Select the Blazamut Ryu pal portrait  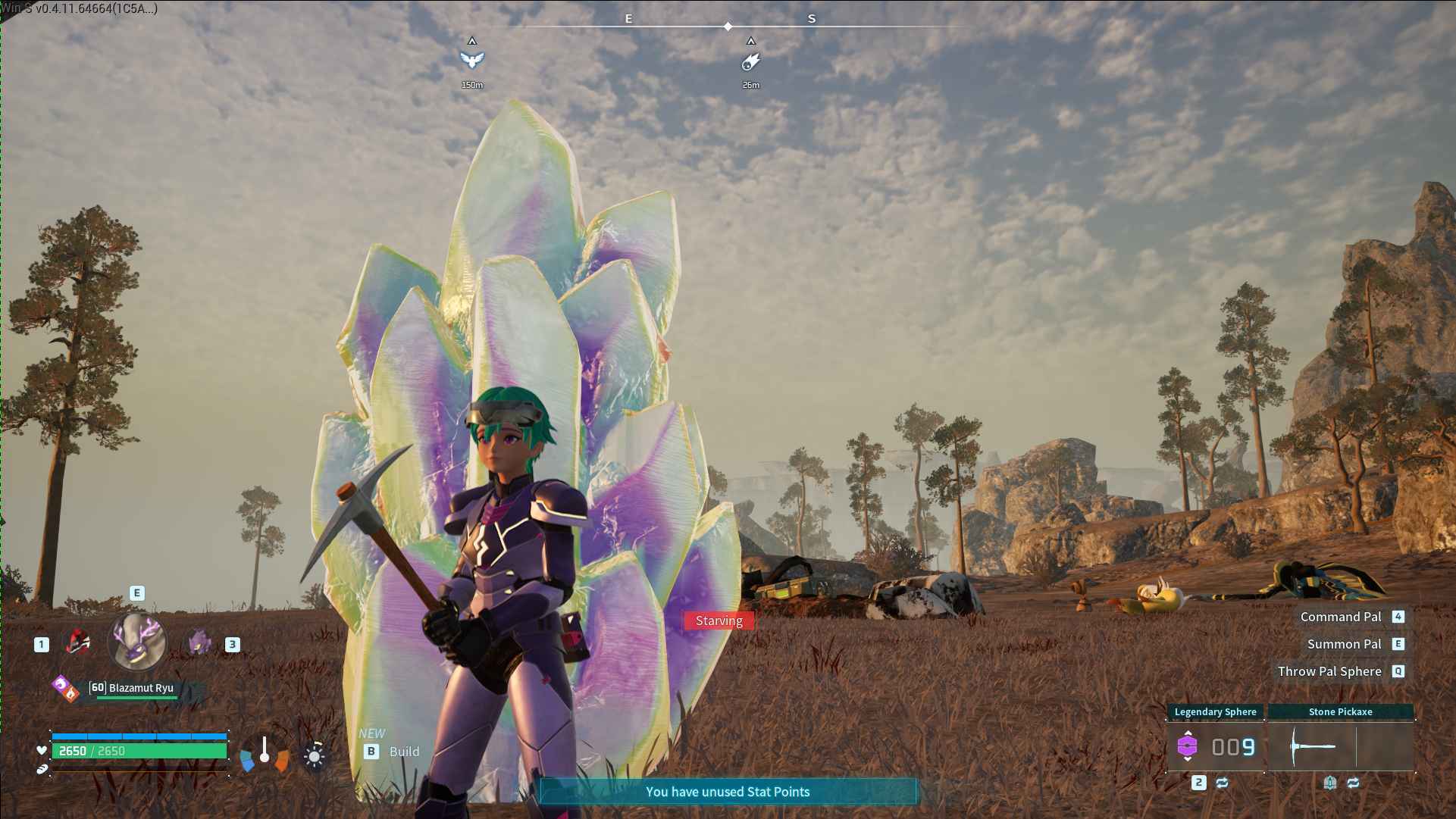137,642
